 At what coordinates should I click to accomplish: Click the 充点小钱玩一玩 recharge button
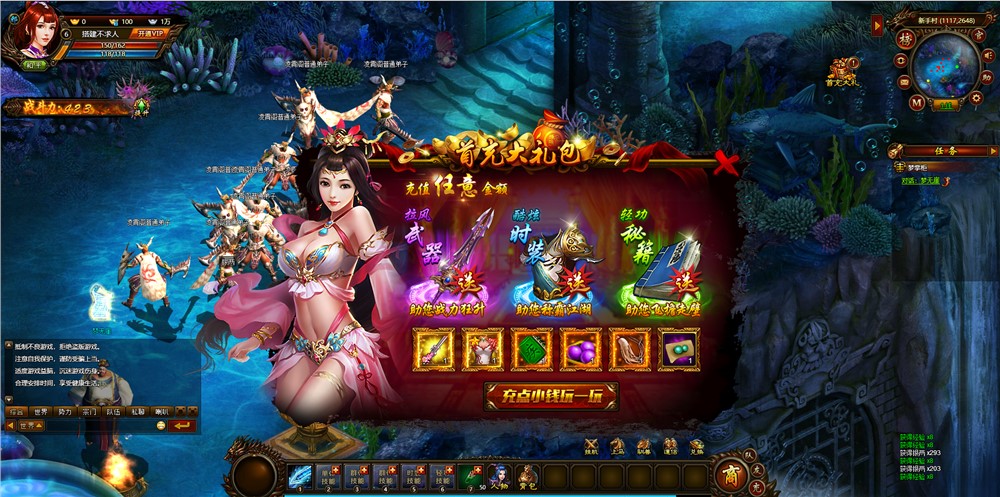pos(551,396)
